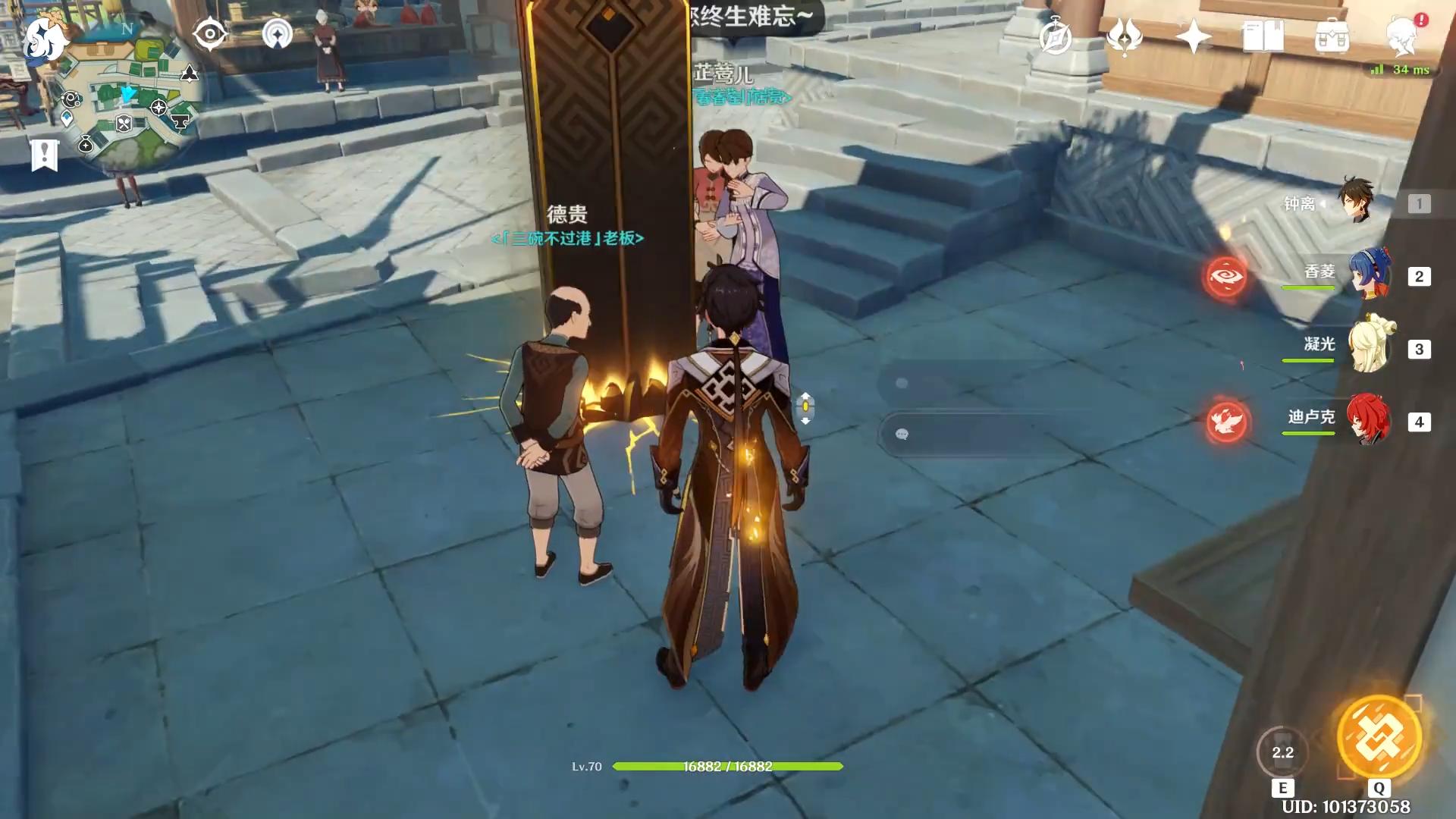Activate the orange Geo elemental burst
Image resolution: width=1456 pixels, height=819 pixels.
click(x=1379, y=737)
